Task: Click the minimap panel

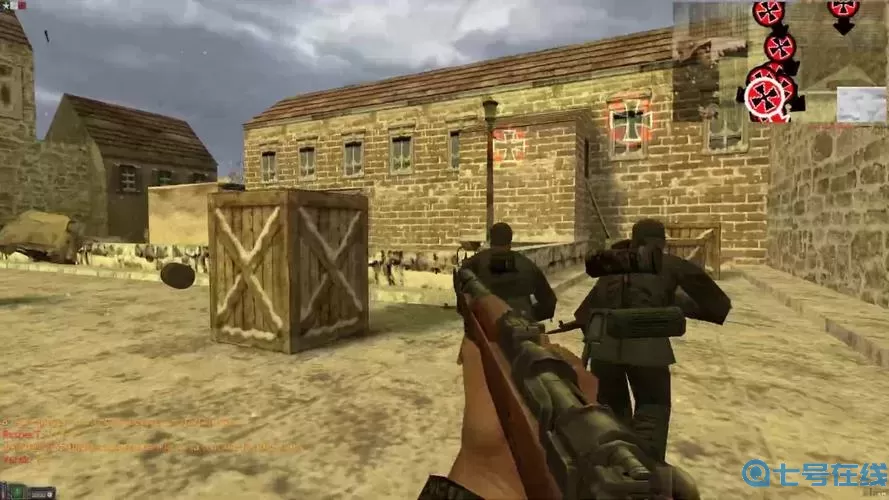Action: click(780, 61)
